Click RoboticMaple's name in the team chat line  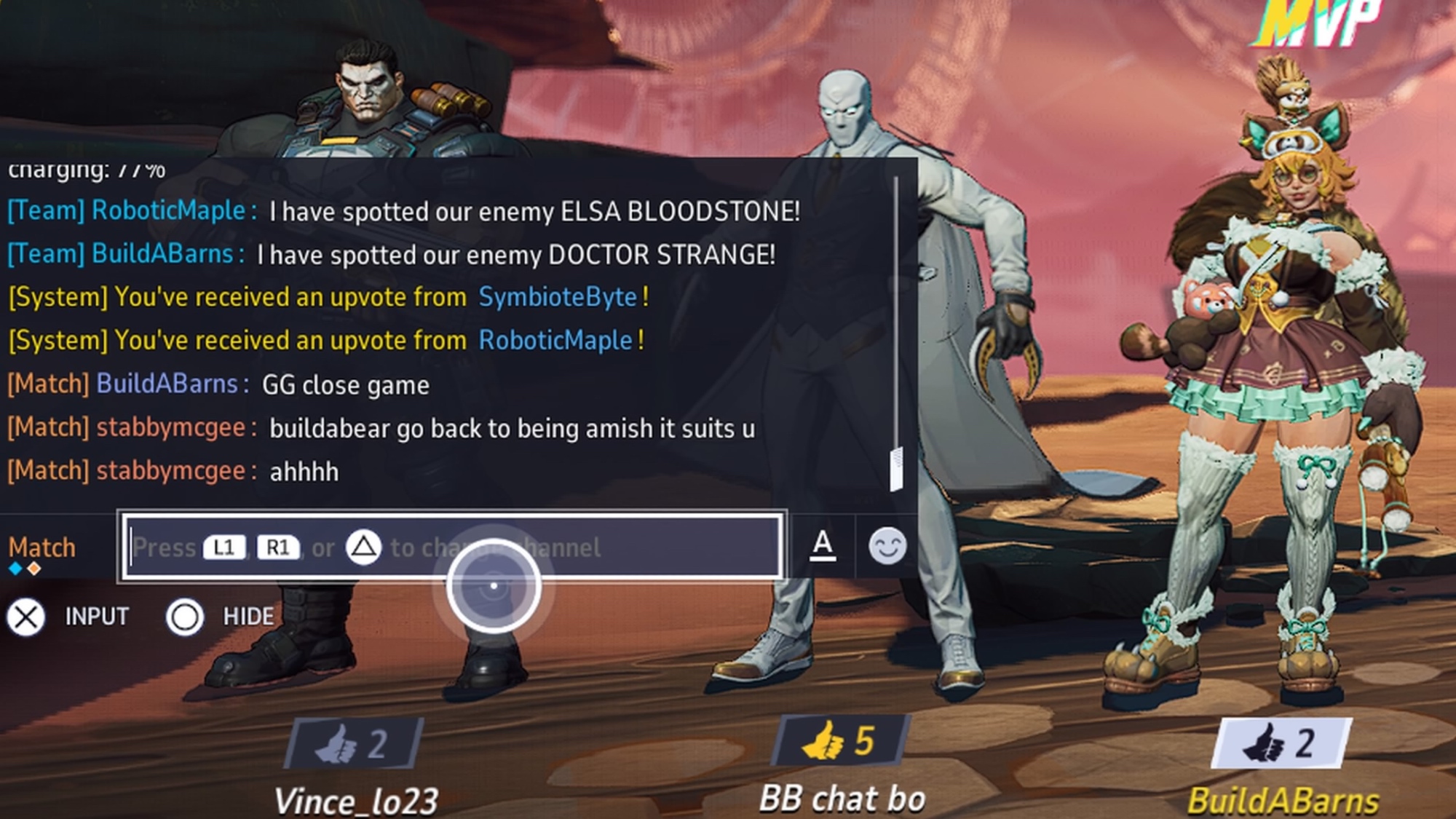coord(168,210)
